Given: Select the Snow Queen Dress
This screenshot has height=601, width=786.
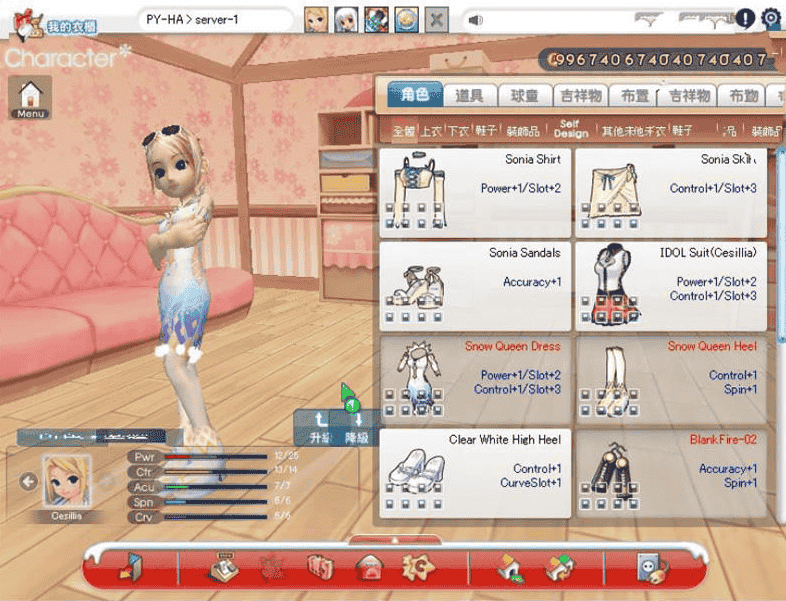Looking at the screenshot, I should click(x=475, y=379).
